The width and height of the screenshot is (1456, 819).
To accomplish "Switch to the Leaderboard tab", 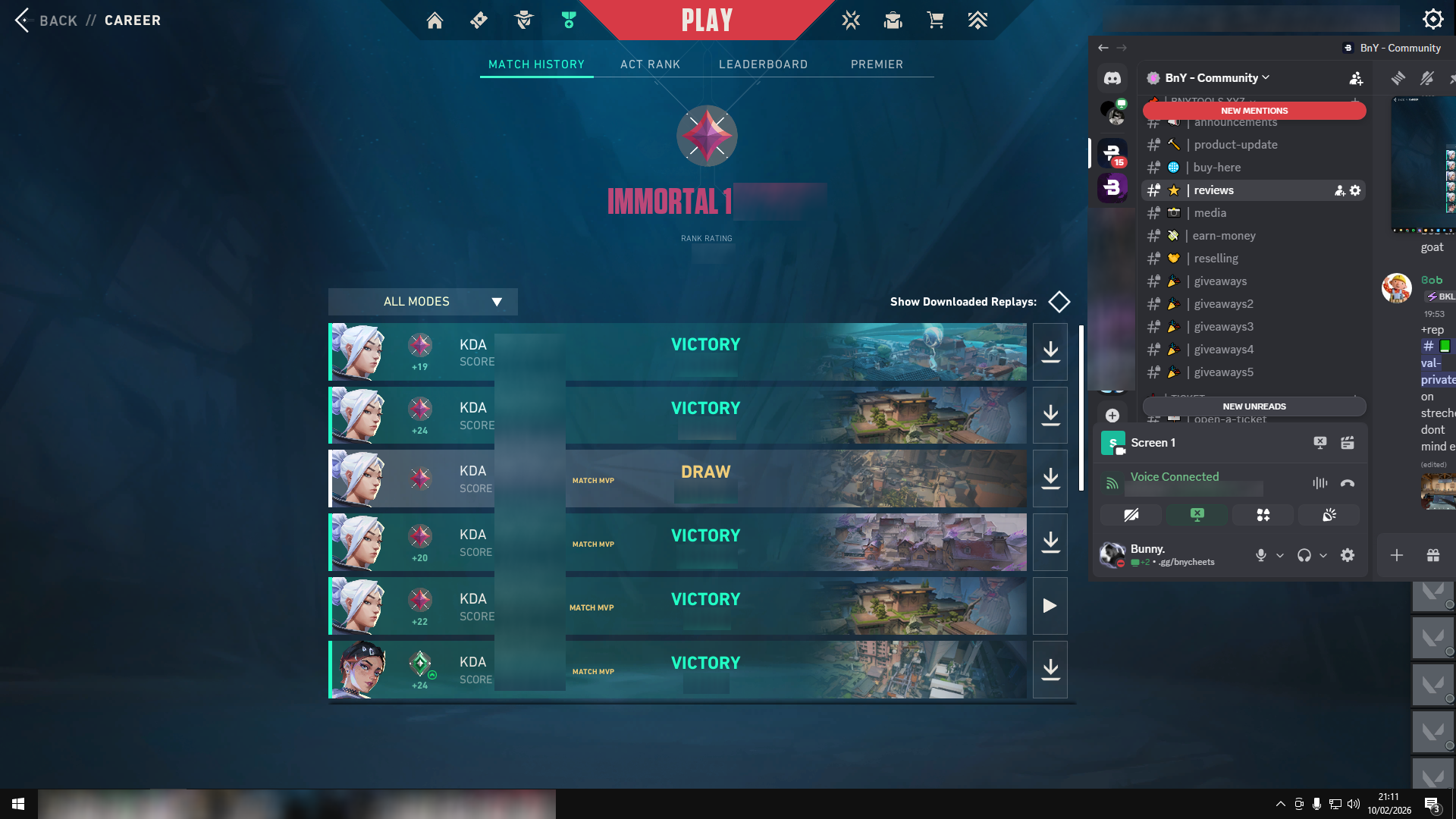I will tap(763, 64).
